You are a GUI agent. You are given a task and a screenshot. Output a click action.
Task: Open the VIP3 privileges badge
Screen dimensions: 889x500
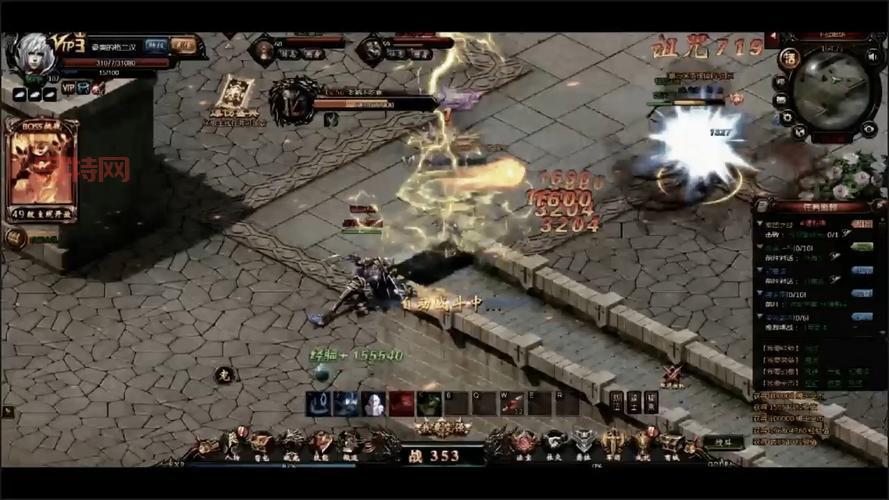[x=75, y=45]
